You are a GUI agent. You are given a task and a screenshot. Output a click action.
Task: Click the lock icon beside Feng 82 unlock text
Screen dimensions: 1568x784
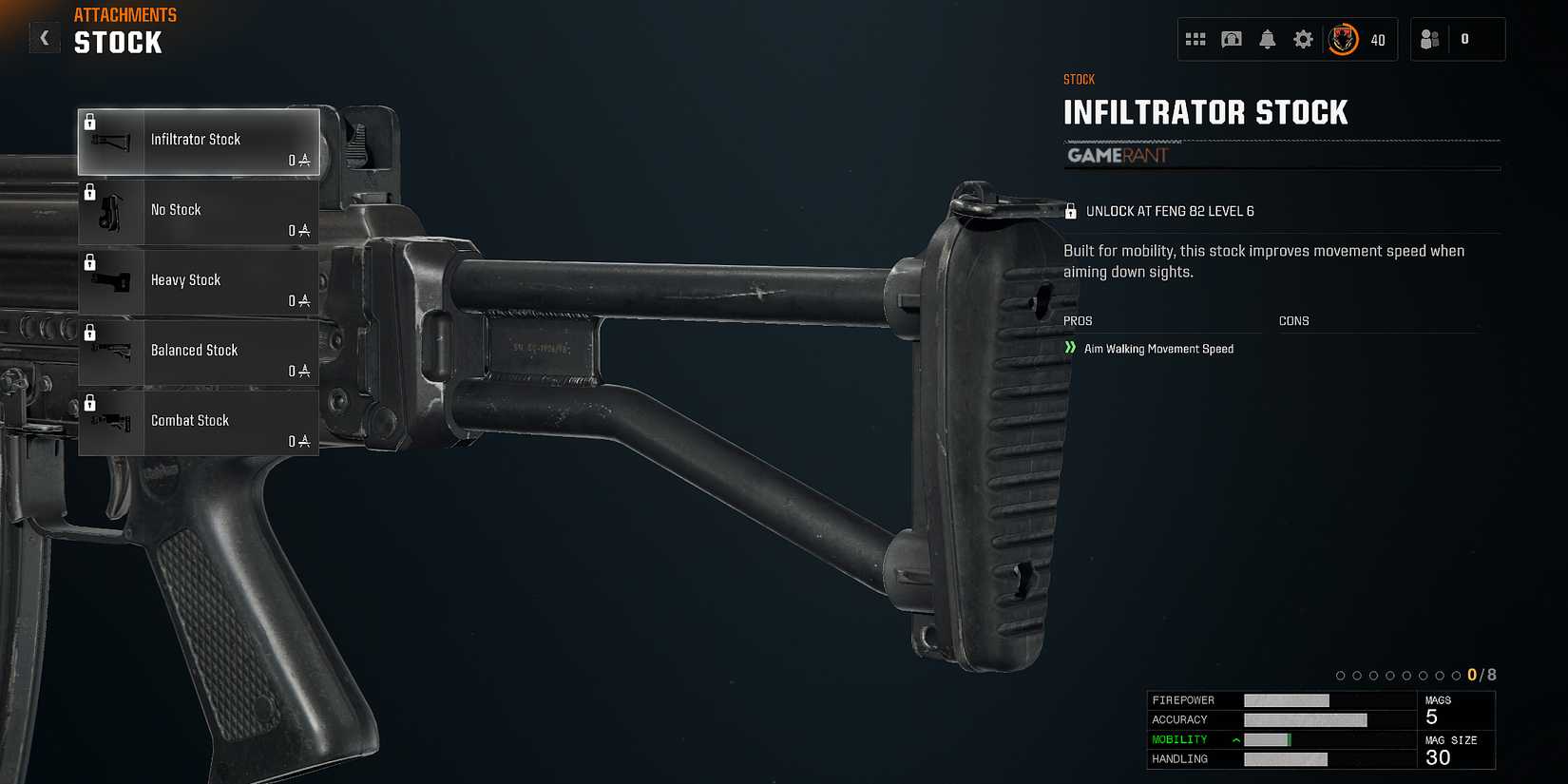(x=1072, y=208)
